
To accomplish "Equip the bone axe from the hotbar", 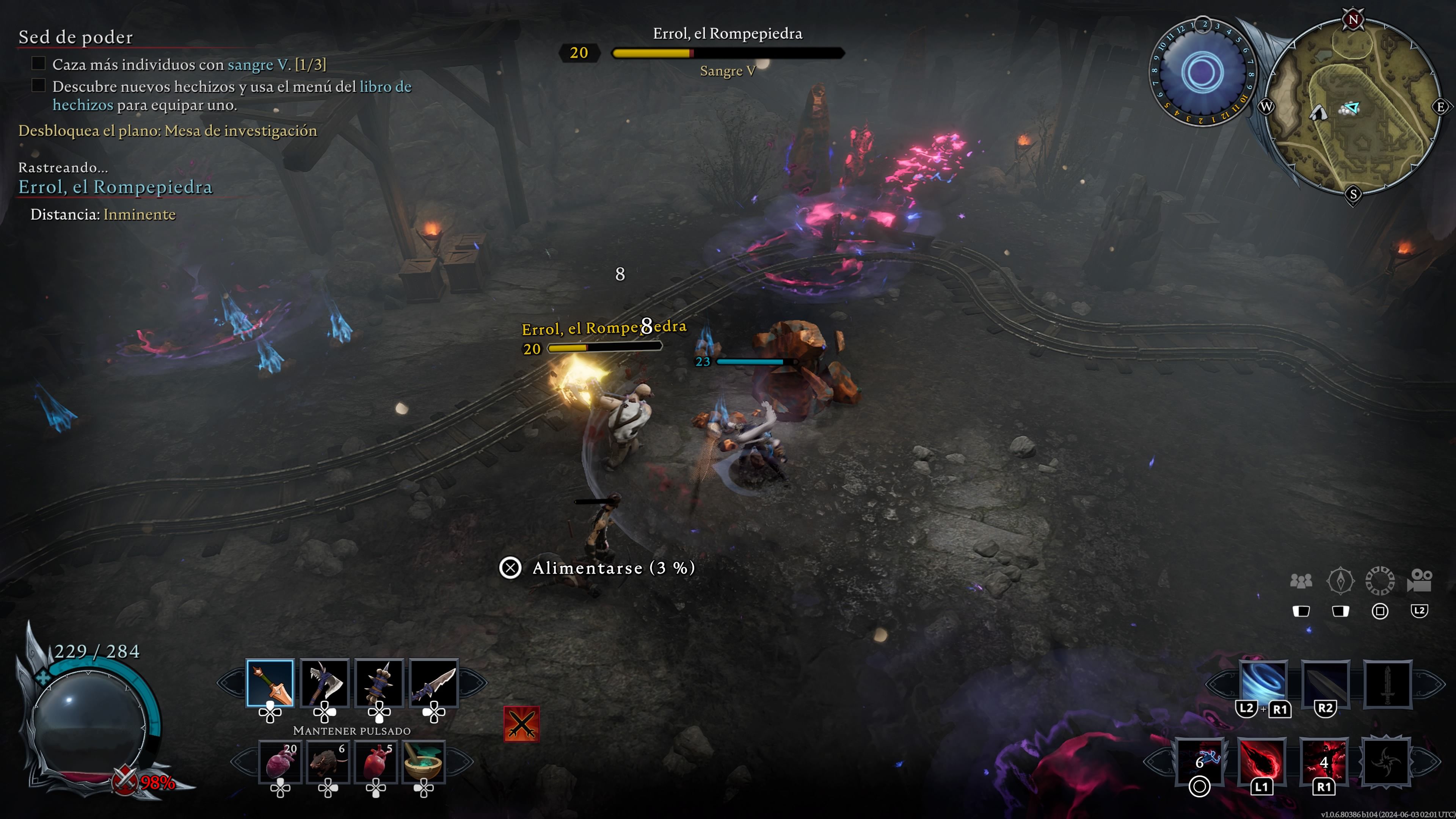I will pos(325,683).
